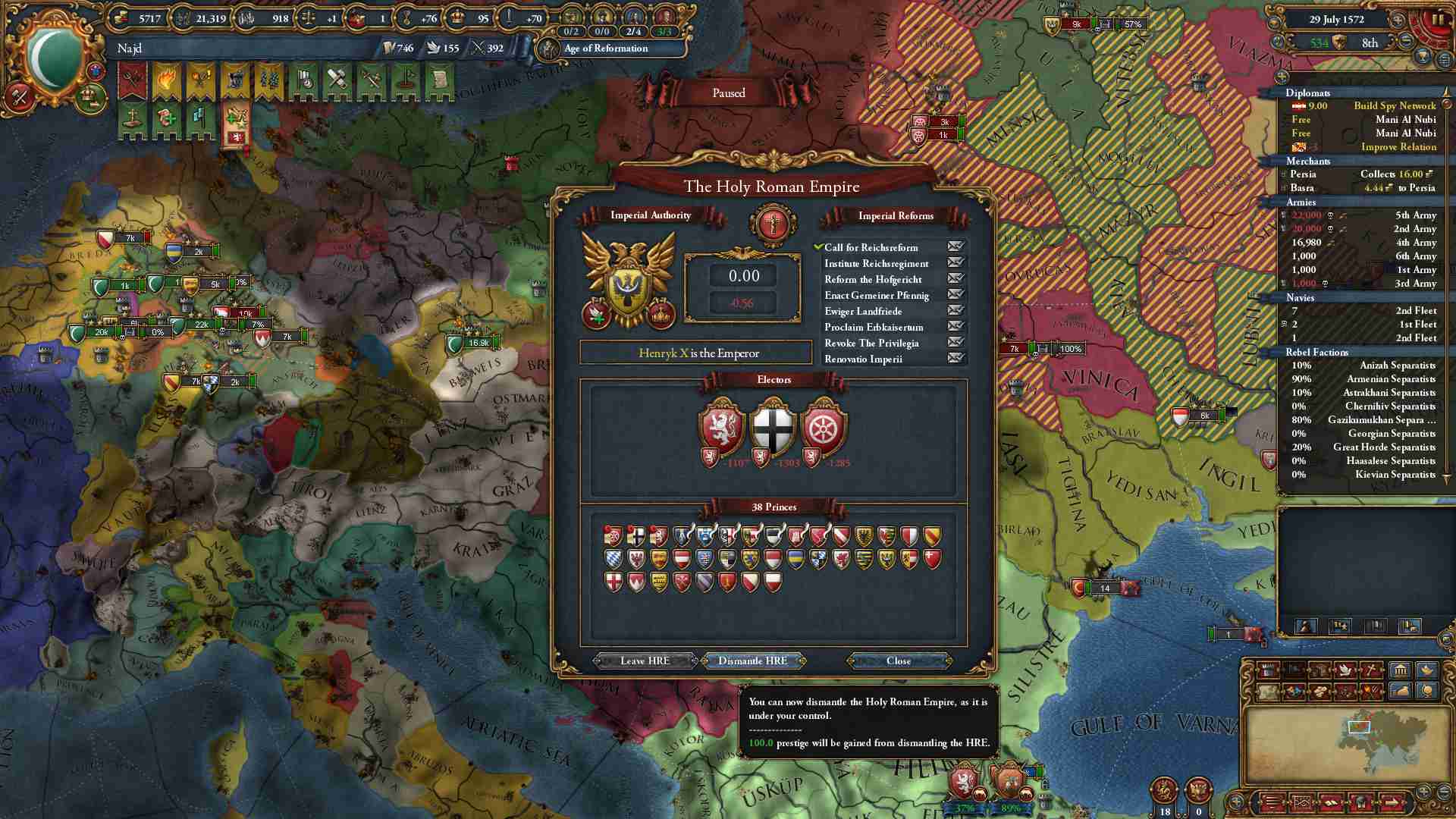Click the Leave HRE button
Viewport: 1456px width, 819px height.
[645, 661]
